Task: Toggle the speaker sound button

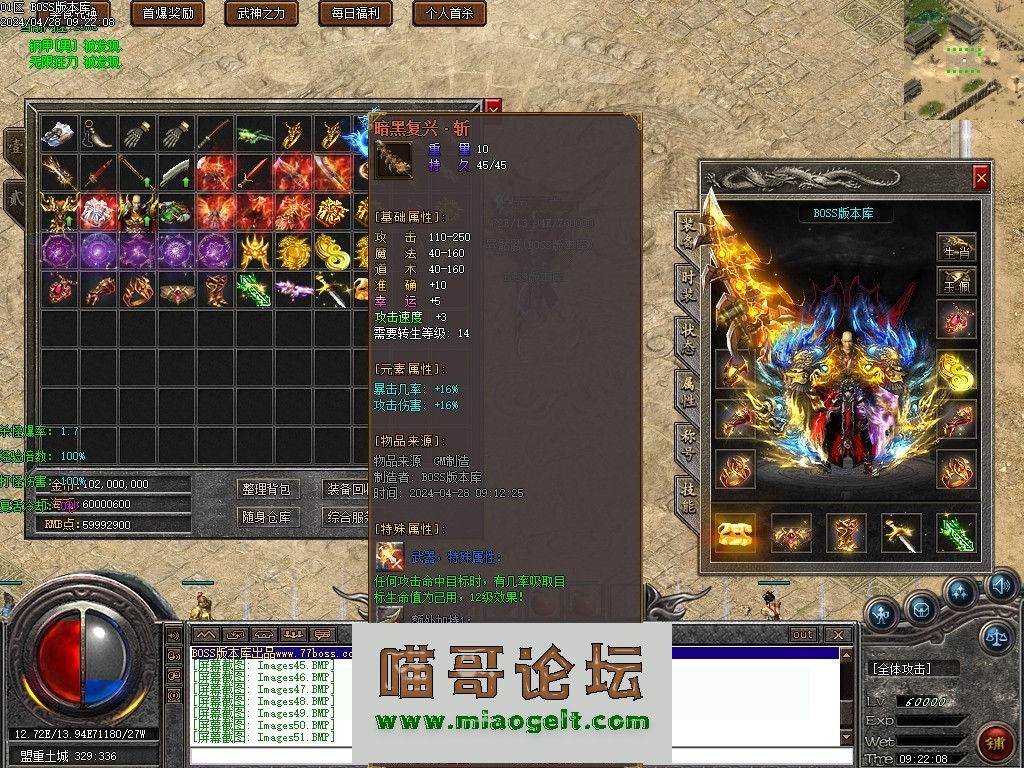Action: [x=1000, y=587]
